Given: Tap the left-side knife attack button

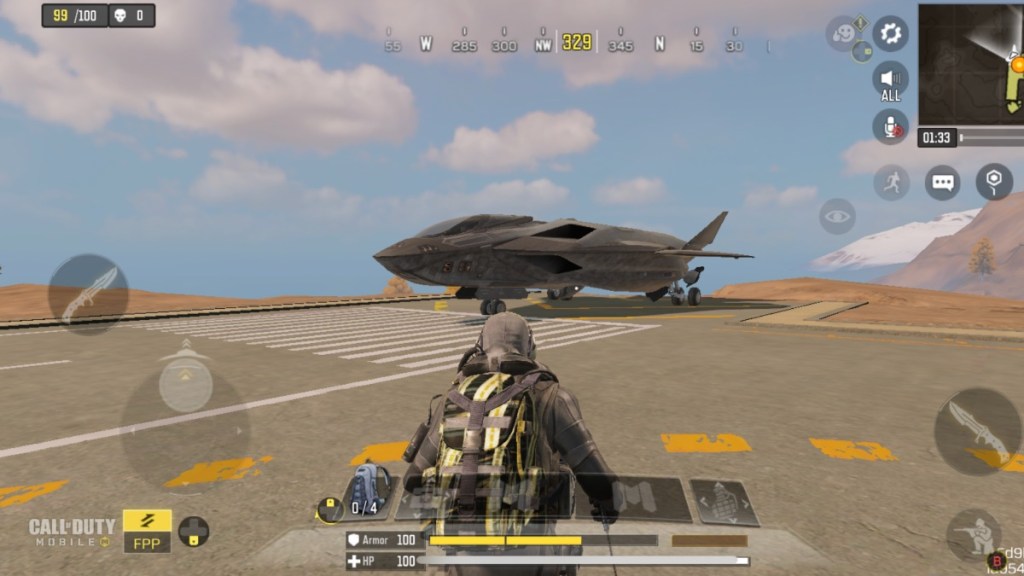Looking at the screenshot, I should click(x=88, y=294).
